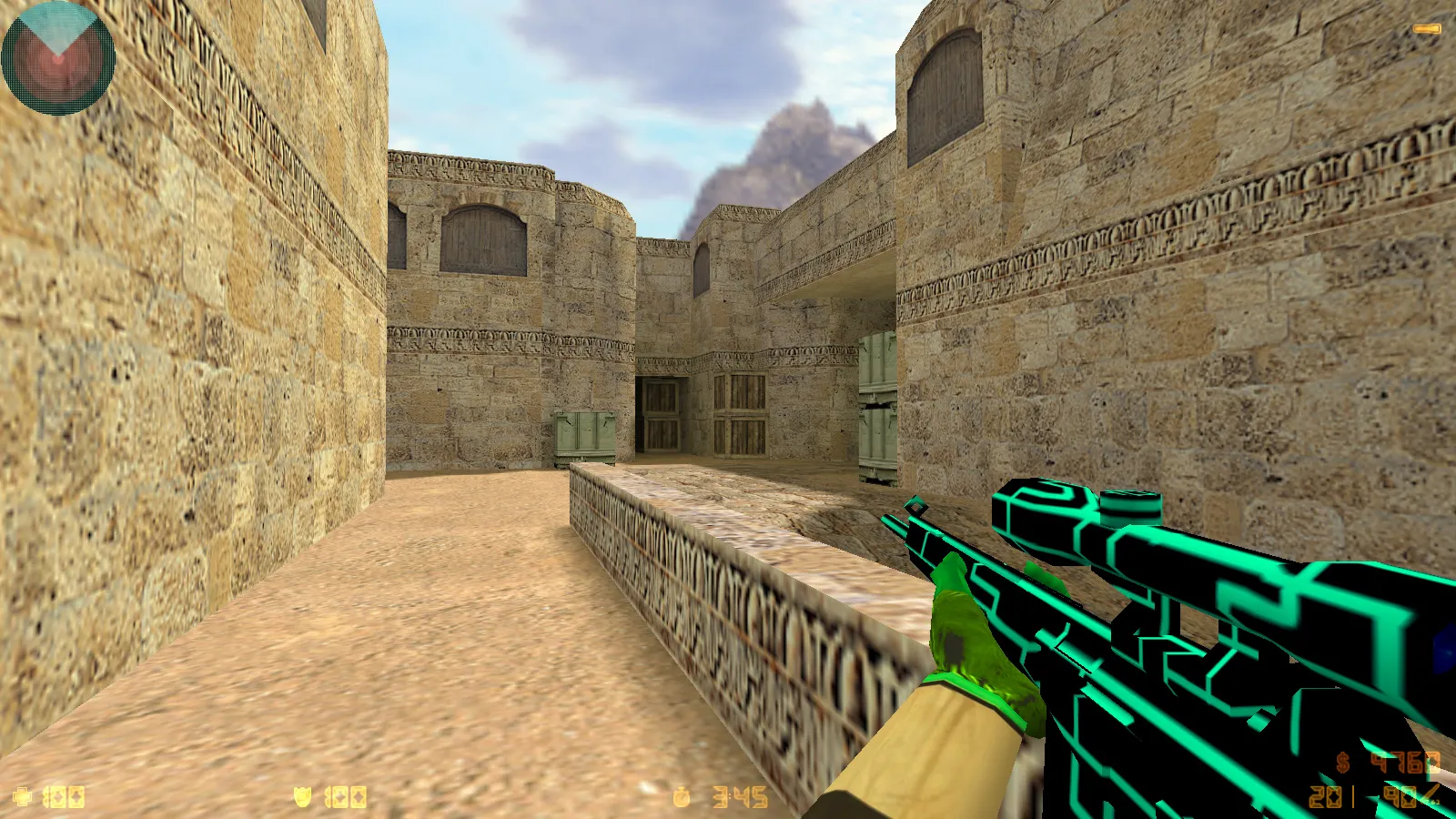
Task: Toggle the ammo reserve counter showing 90
Action: [1399, 796]
